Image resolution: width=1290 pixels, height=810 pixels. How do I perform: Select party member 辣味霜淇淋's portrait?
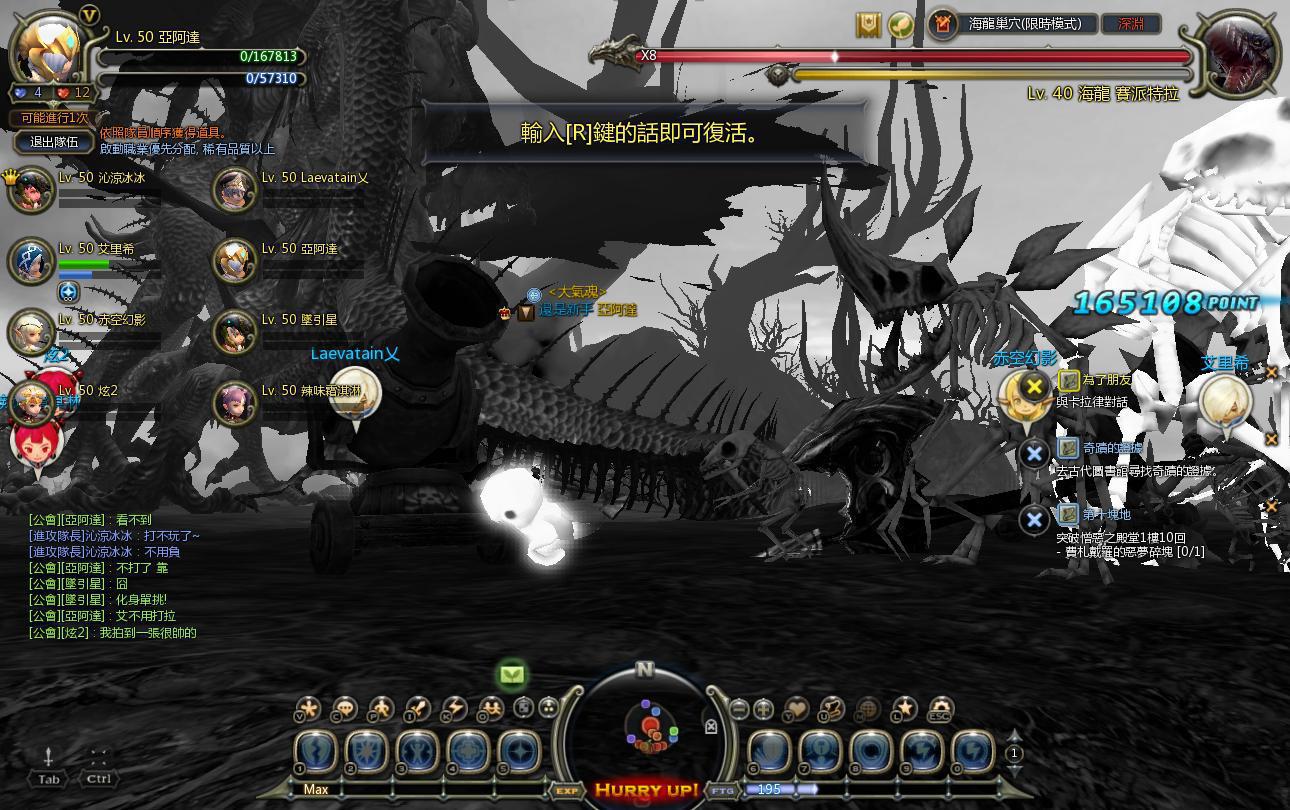pyautogui.click(x=235, y=403)
